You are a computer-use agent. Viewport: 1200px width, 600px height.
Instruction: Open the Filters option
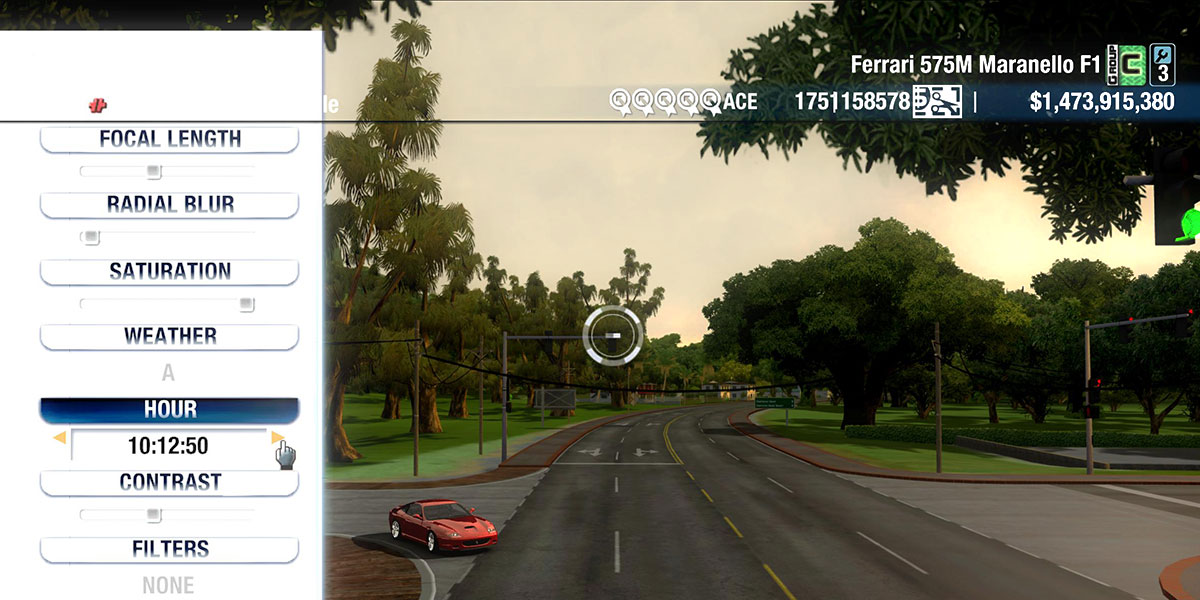point(169,549)
